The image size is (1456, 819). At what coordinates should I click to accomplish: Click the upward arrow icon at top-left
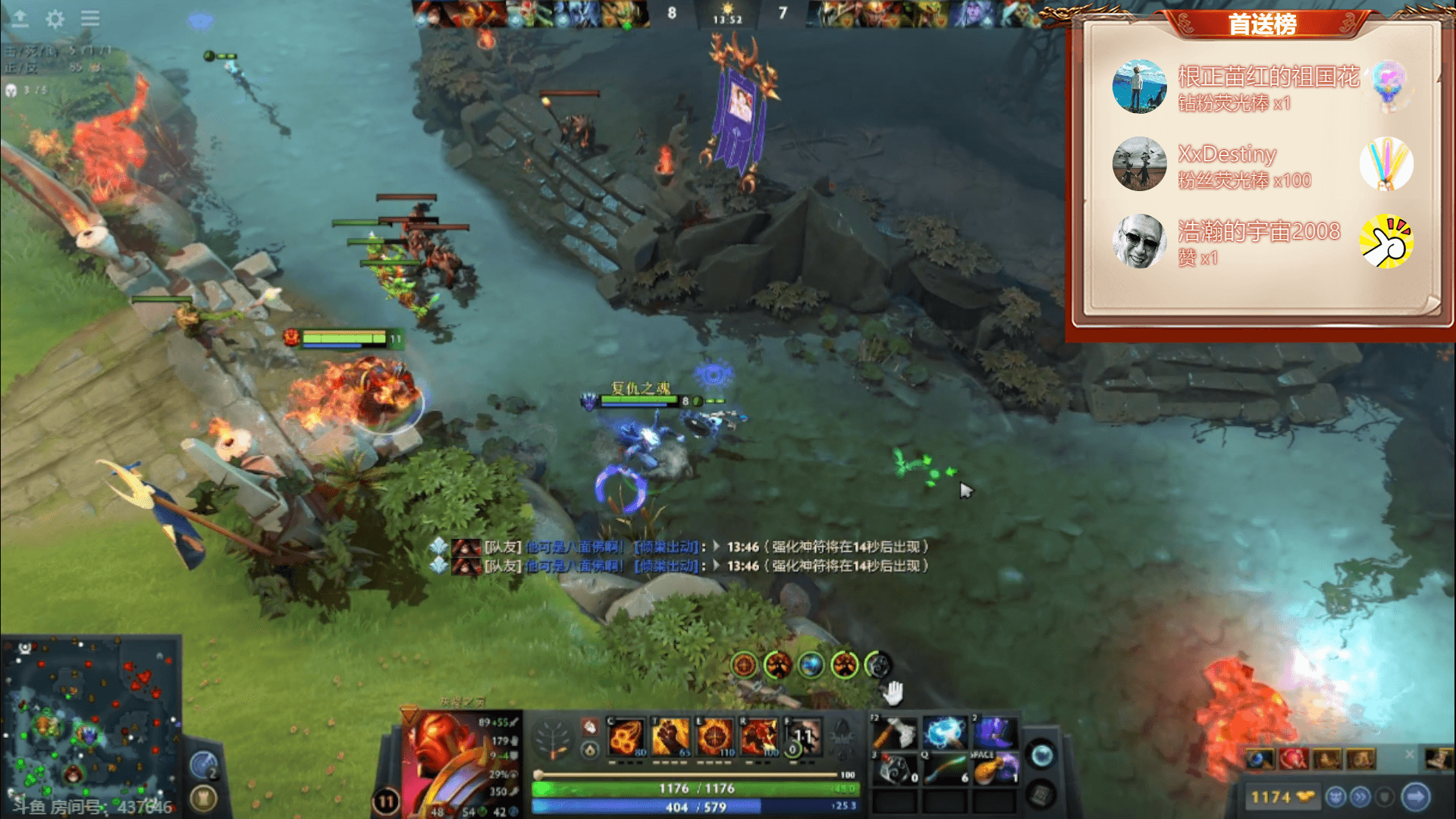(20, 18)
